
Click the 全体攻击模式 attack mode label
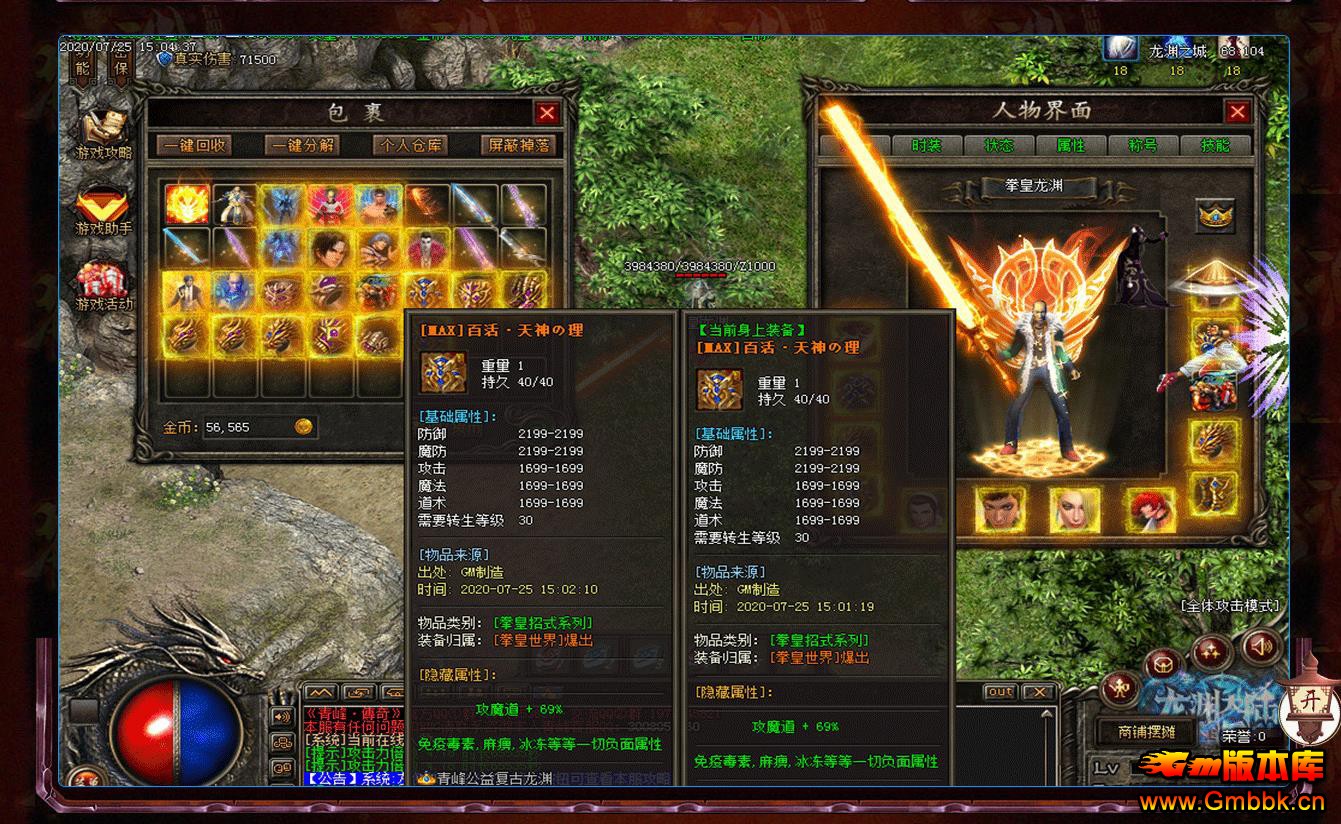click(1229, 606)
